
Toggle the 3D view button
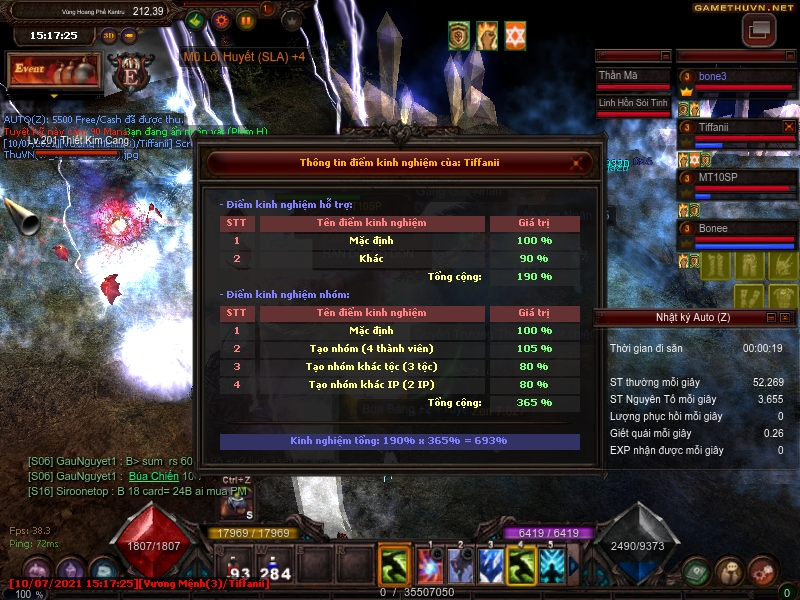109,35
